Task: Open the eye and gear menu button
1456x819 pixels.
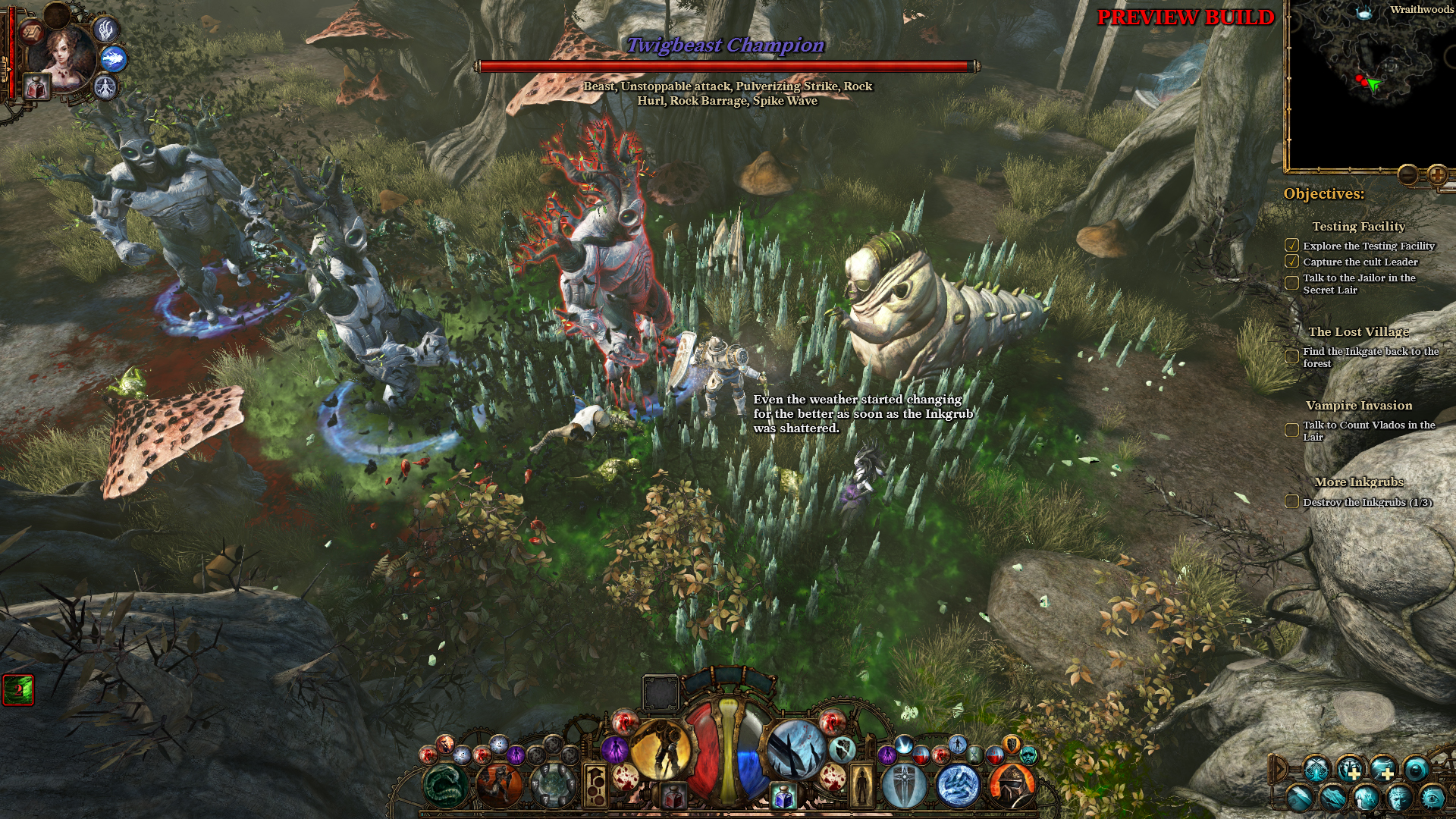Action: (1432, 797)
